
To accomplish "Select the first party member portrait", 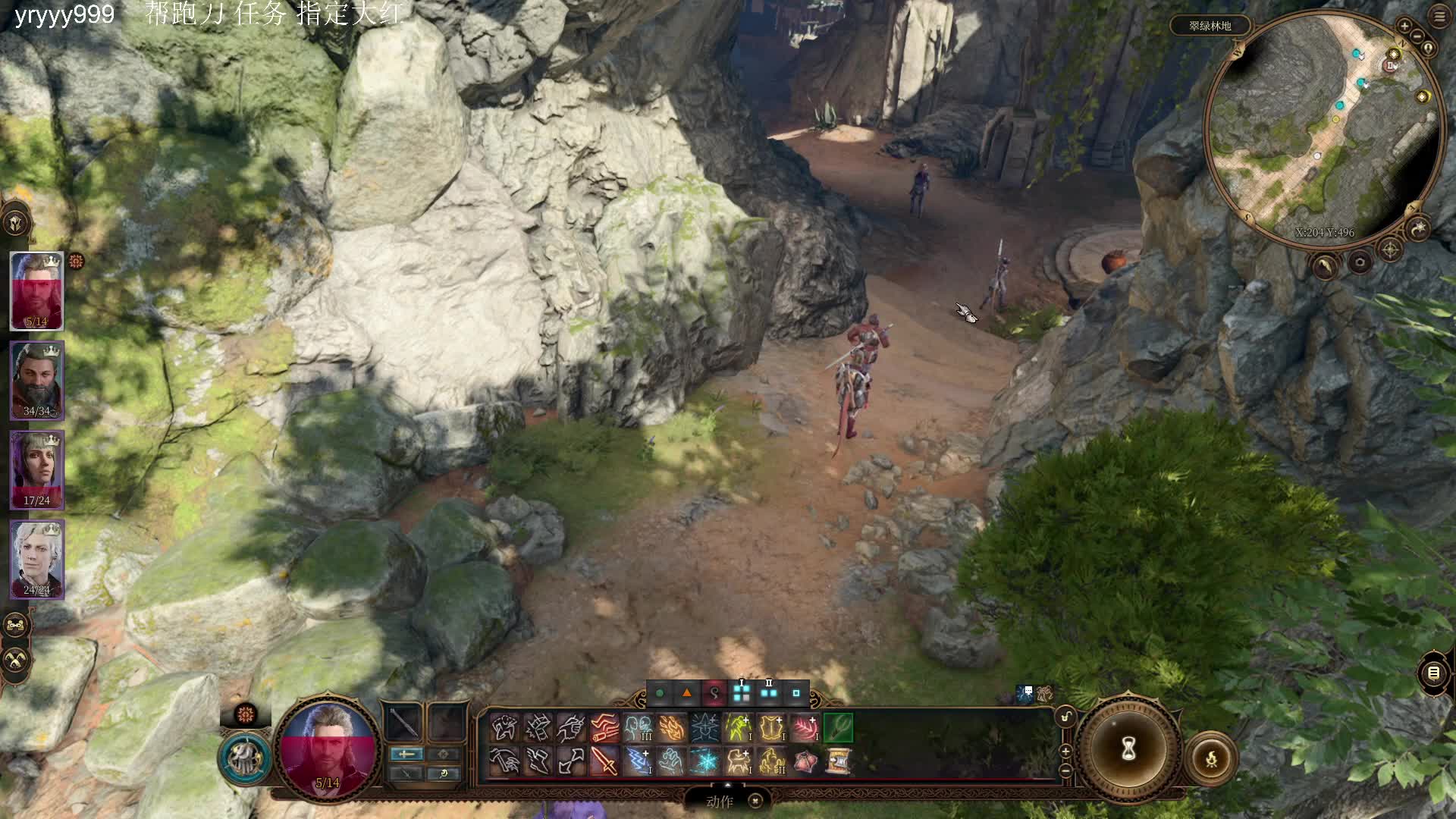I will tap(36, 290).
